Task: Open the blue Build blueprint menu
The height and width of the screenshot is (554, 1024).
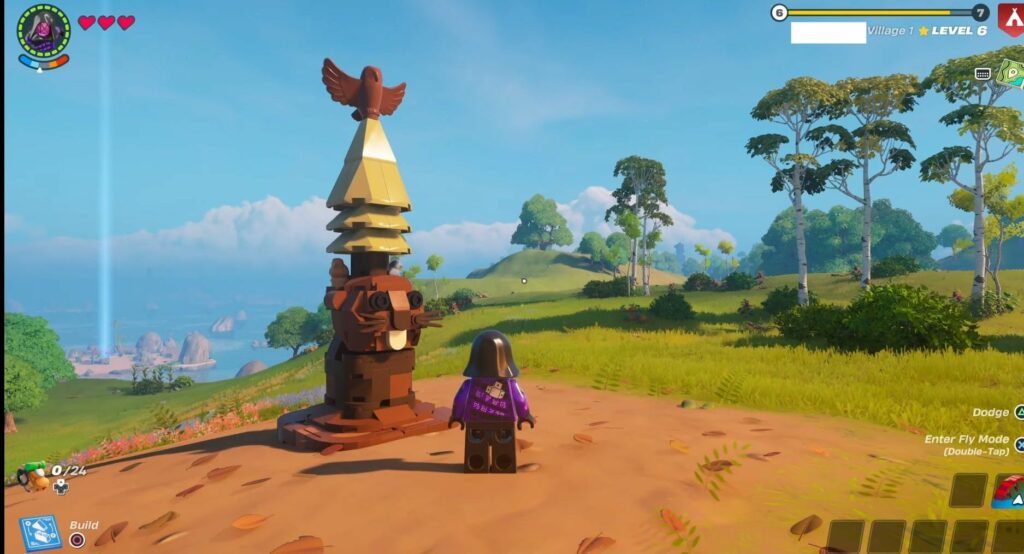Action: tap(41, 532)
